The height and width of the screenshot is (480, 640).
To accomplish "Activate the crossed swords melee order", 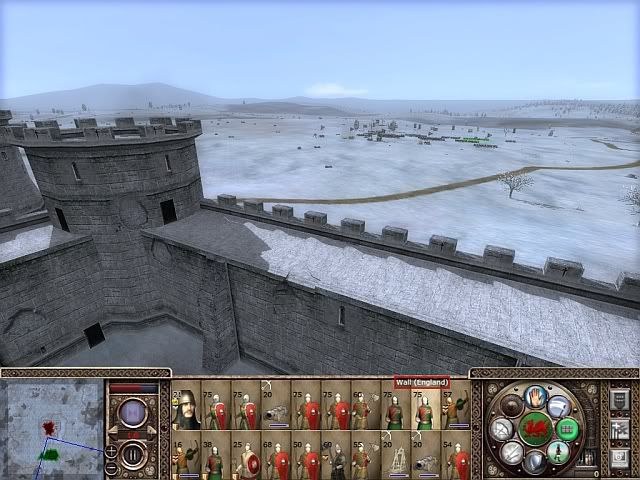I will click(514, 453).
